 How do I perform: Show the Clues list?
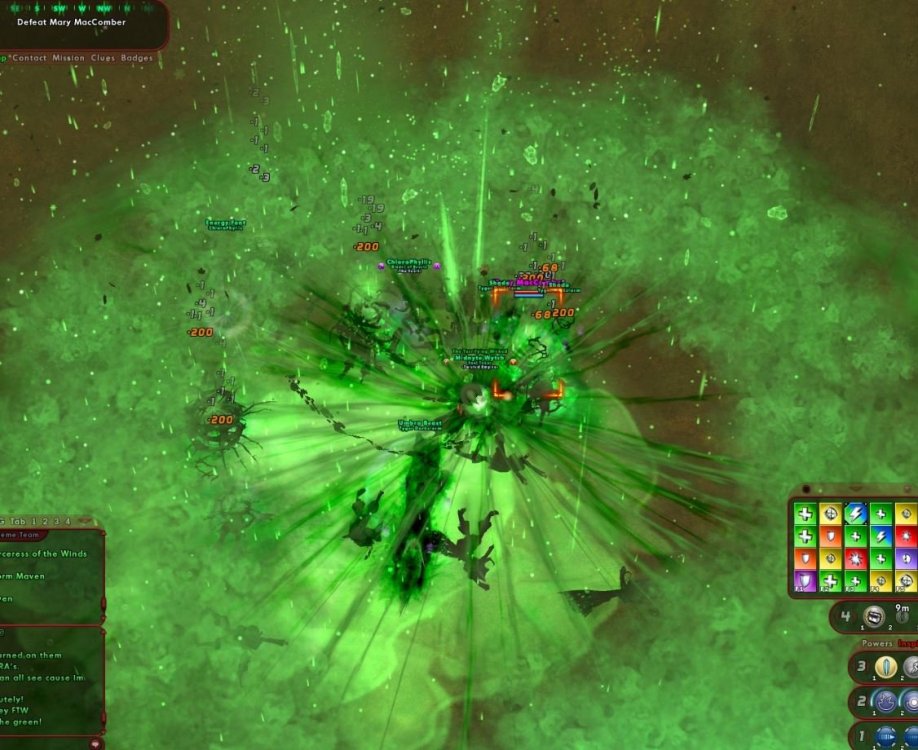(x=103, y=58)
